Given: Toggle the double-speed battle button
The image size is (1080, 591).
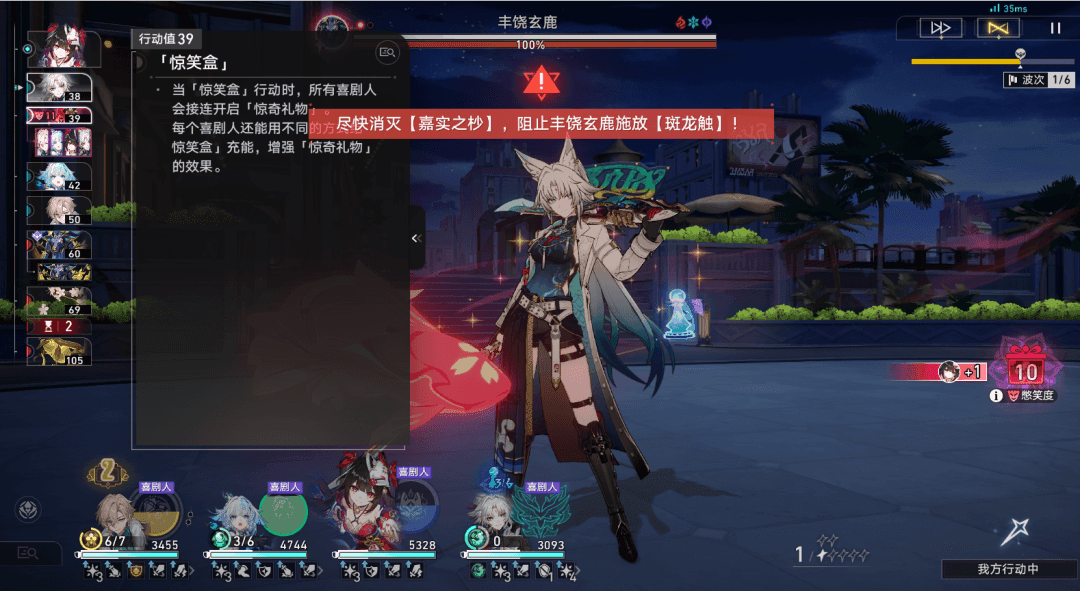Looking at the screenshot, I should coord(940,28).
